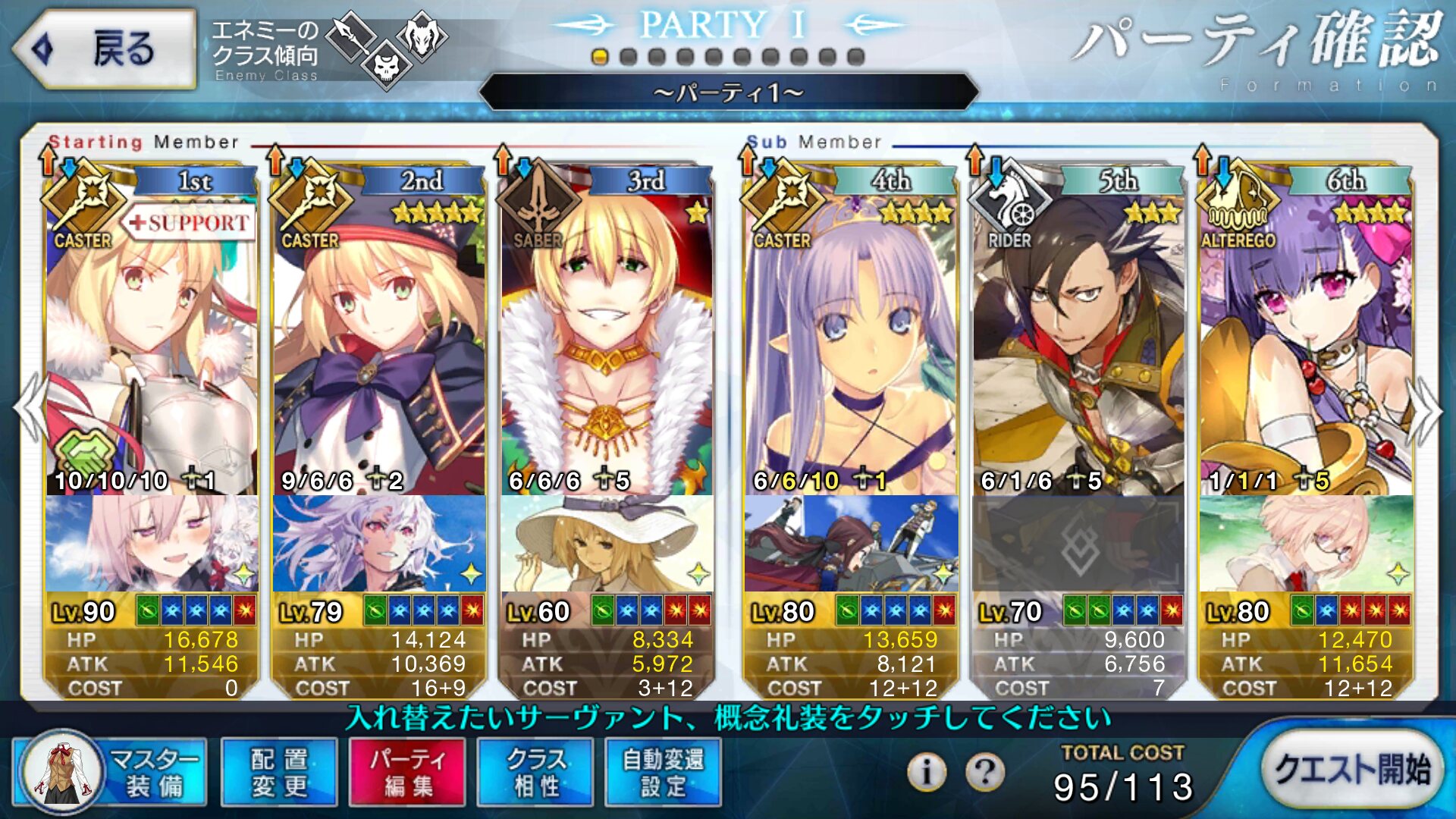Viewport: 1456px width, 819px height.
Task: Show クラス相性 class affinity chart
Action: [x=535, y=773]
